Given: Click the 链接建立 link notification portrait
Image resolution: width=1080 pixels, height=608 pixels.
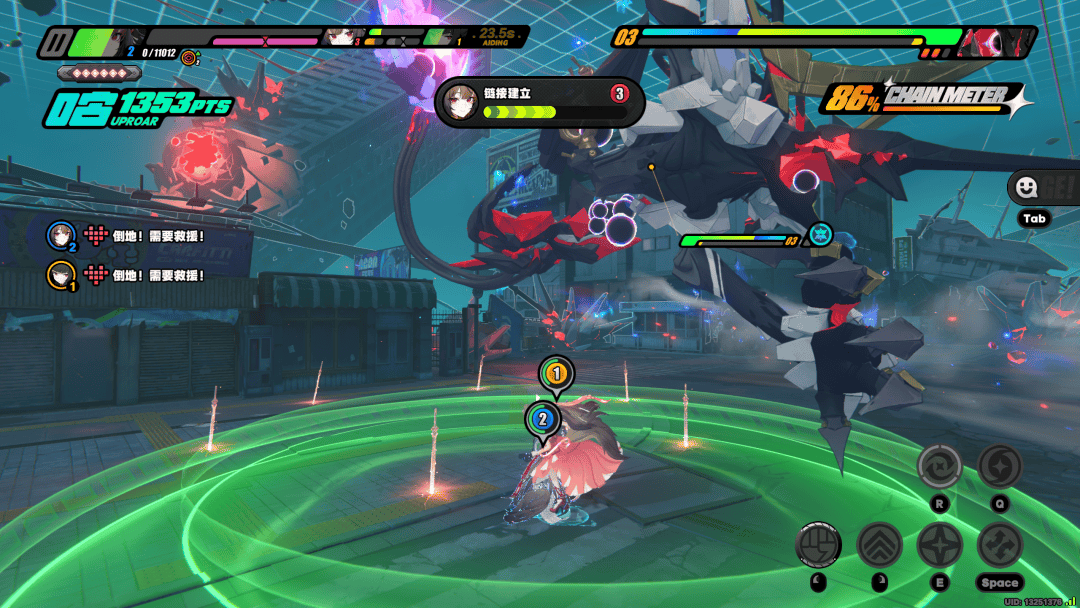Looking at the screenshot, I should [x=461, y=102].
